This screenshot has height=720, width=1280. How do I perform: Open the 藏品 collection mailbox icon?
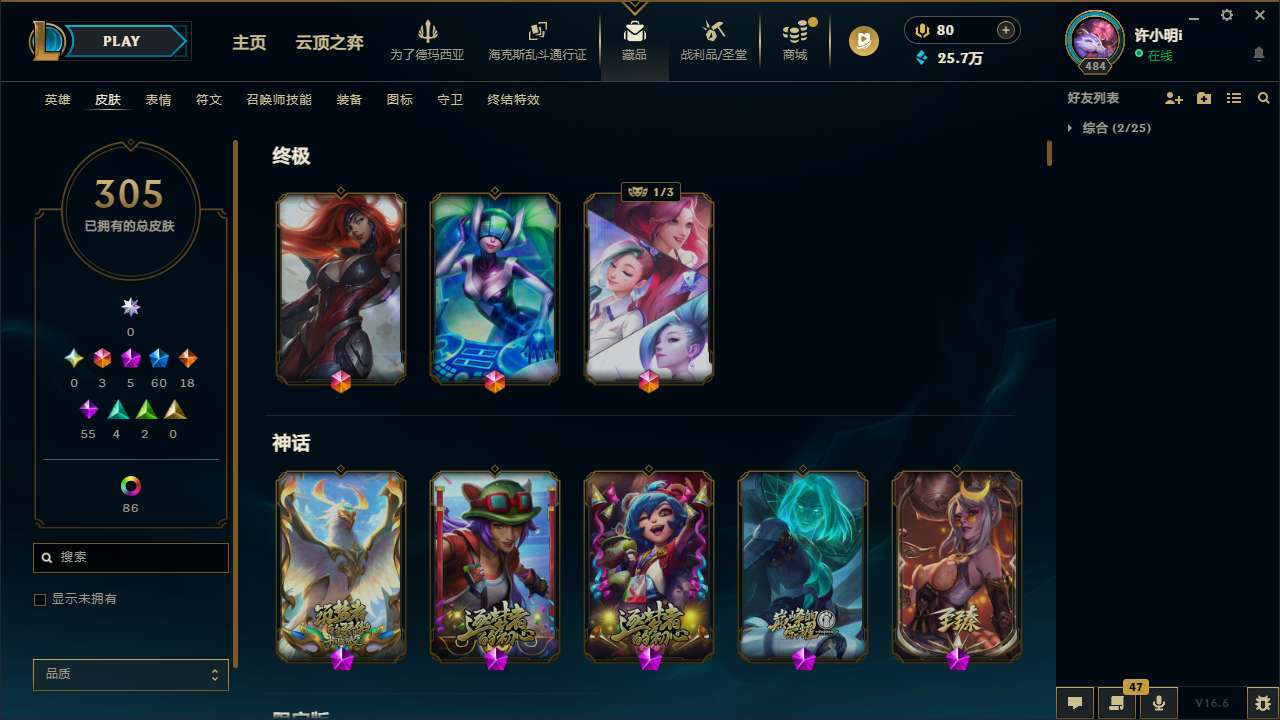tap(634, 30)
